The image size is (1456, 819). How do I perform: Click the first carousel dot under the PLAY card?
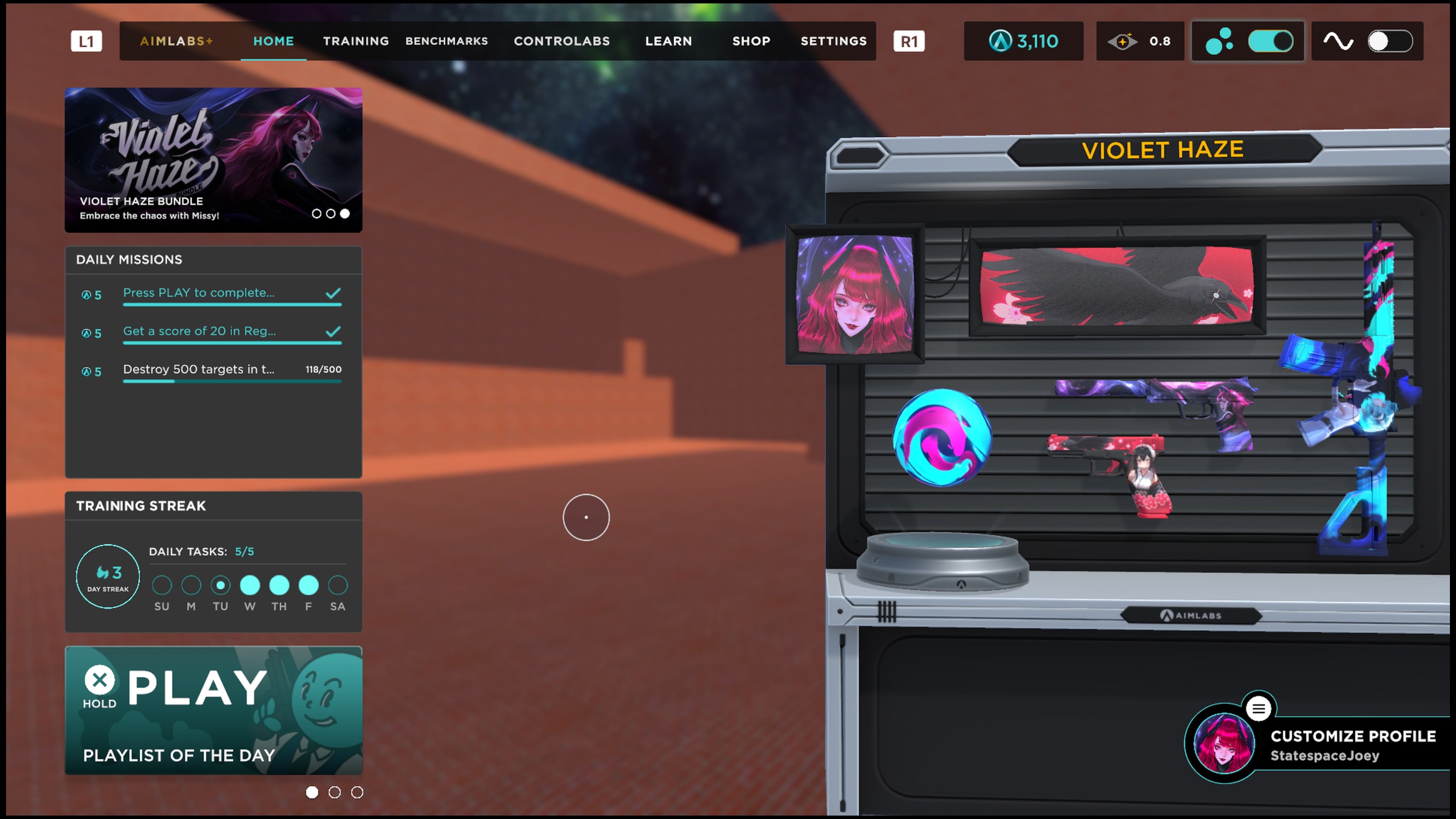click(x=311, y=792)
